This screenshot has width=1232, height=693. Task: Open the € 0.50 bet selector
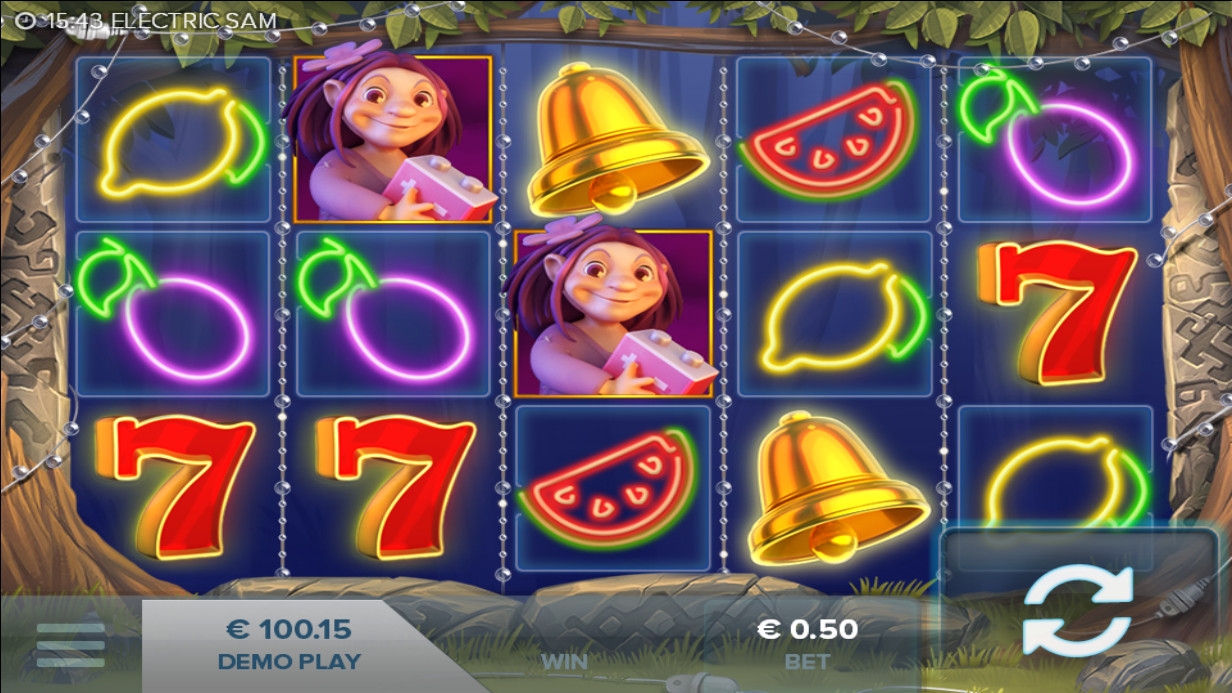807,642
